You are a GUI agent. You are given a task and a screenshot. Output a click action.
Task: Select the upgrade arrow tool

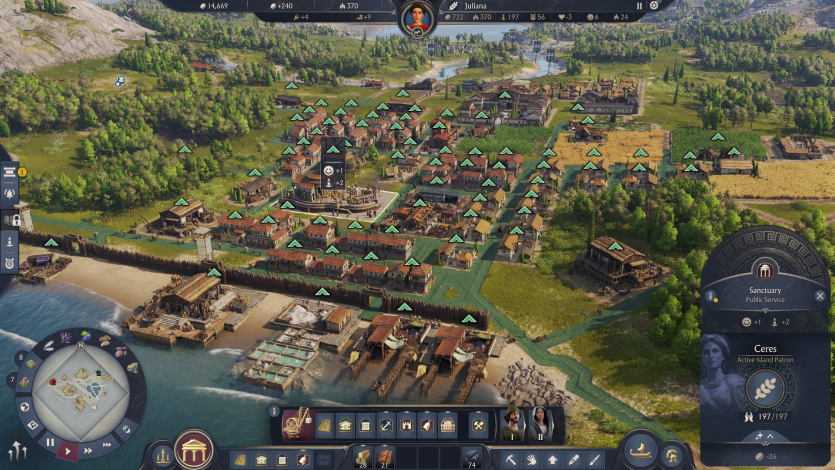pyautogui.click(x=552, y=459)
